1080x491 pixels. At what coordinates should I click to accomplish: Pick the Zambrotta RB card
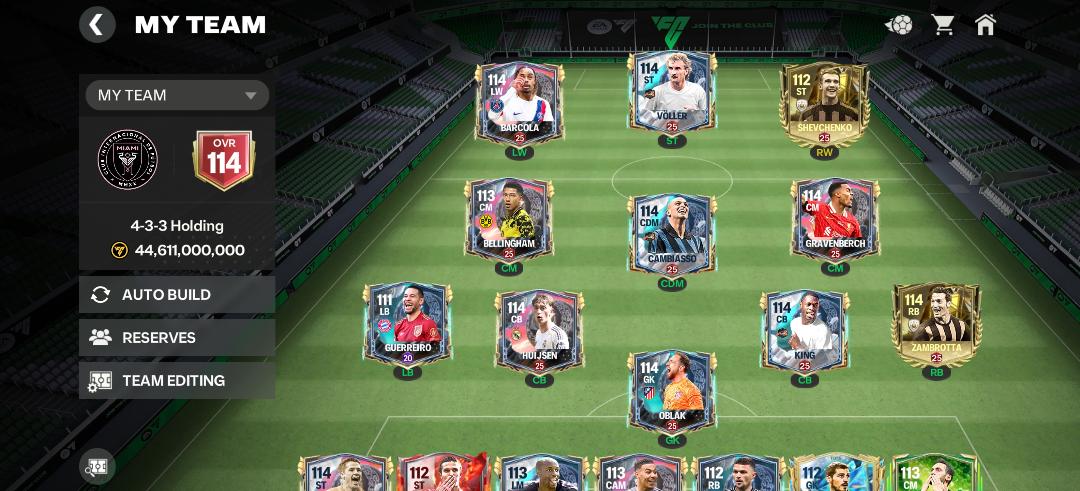pos(937,325)
